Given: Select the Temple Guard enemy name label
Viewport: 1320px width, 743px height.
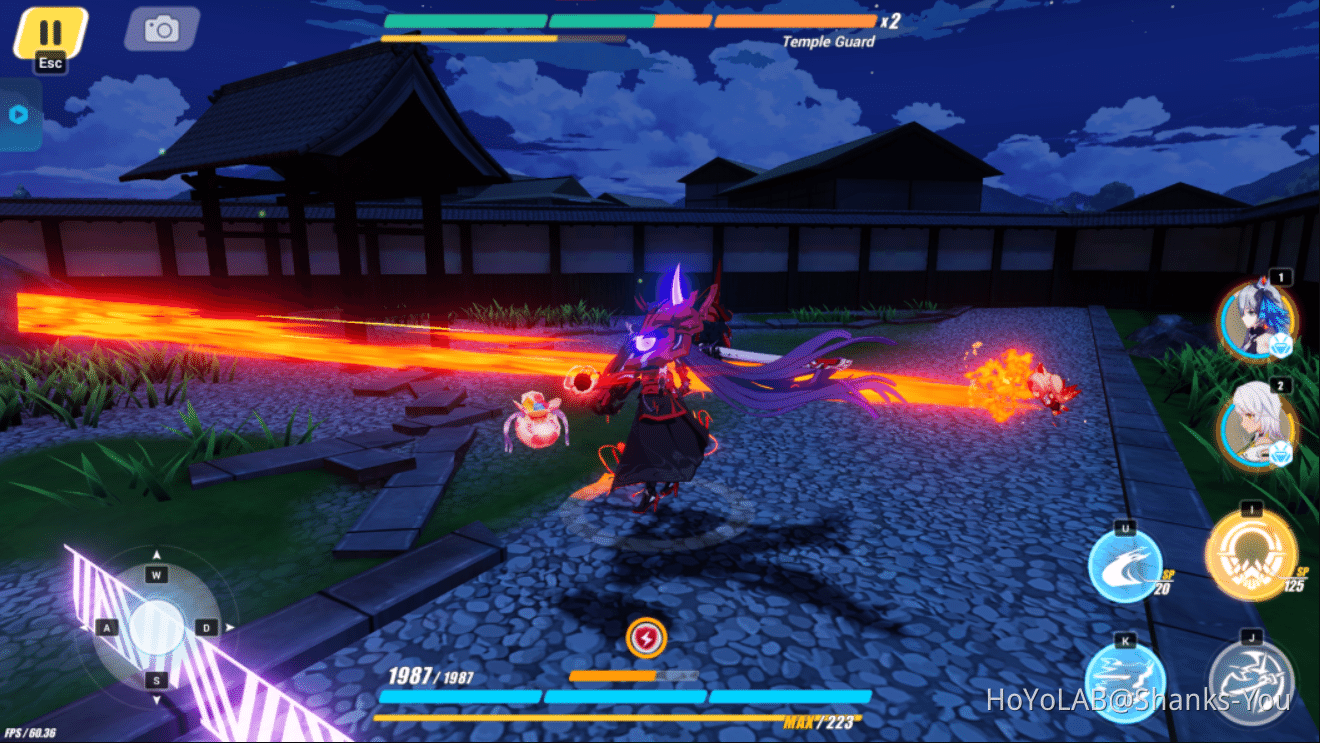Looking at the screenshot, I should click(x=829, y=41).
